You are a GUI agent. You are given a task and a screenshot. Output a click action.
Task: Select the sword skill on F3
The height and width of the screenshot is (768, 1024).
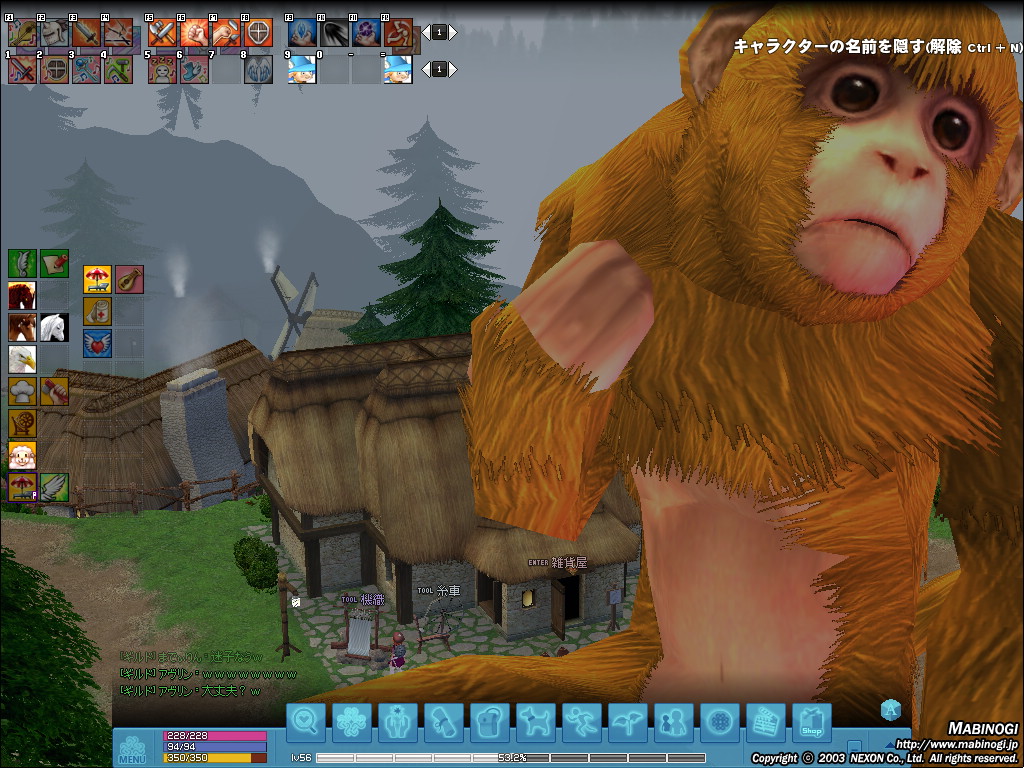[x=86, y=33]
